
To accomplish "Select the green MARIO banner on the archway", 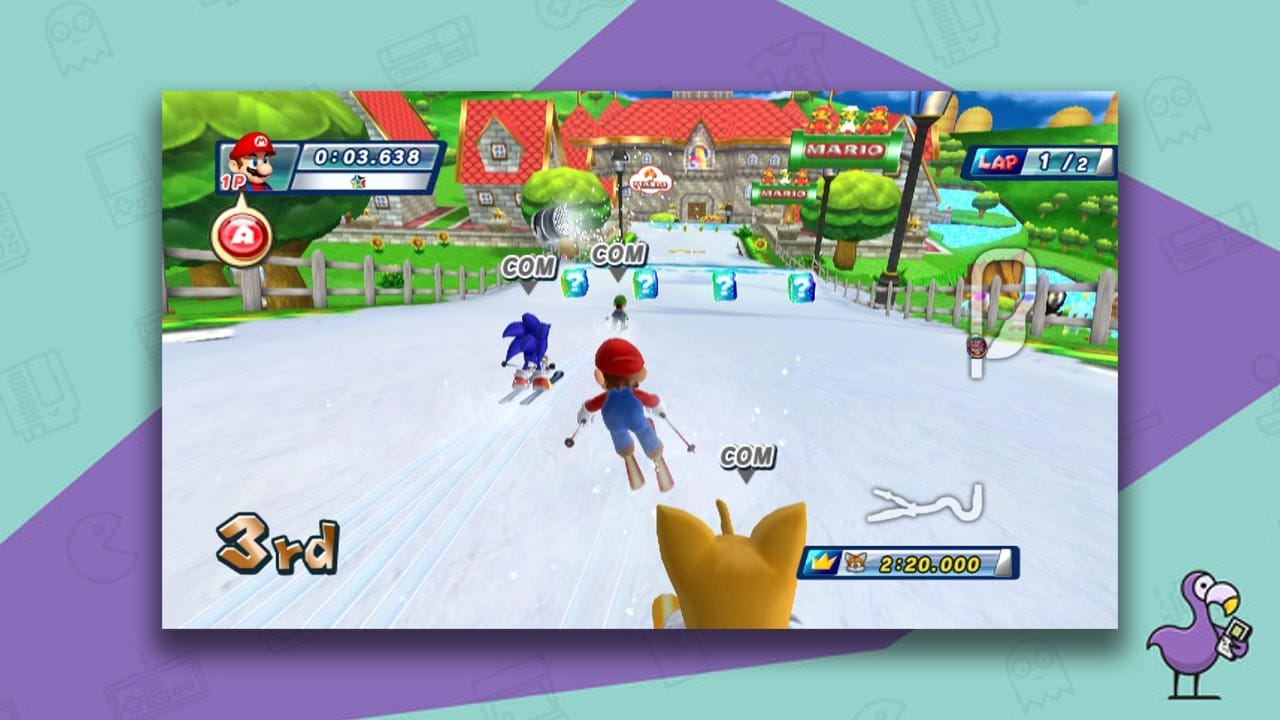I will tap(843, 152).
